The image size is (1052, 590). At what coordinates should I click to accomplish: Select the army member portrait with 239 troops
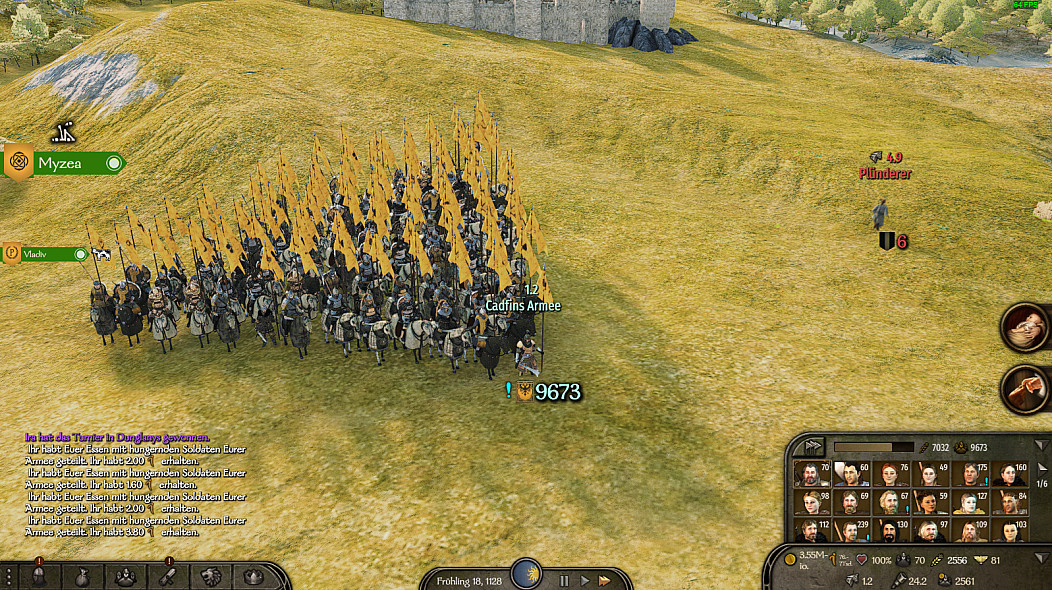[x=850, y=530]
